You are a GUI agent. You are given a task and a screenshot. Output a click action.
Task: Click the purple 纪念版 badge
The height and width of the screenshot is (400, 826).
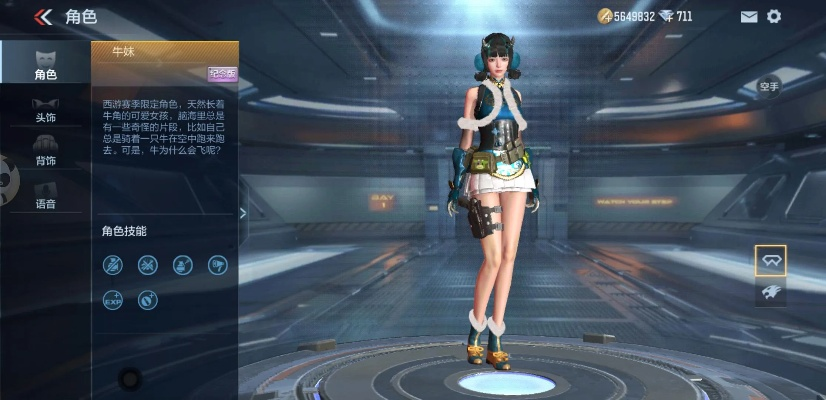pos(222,73)
